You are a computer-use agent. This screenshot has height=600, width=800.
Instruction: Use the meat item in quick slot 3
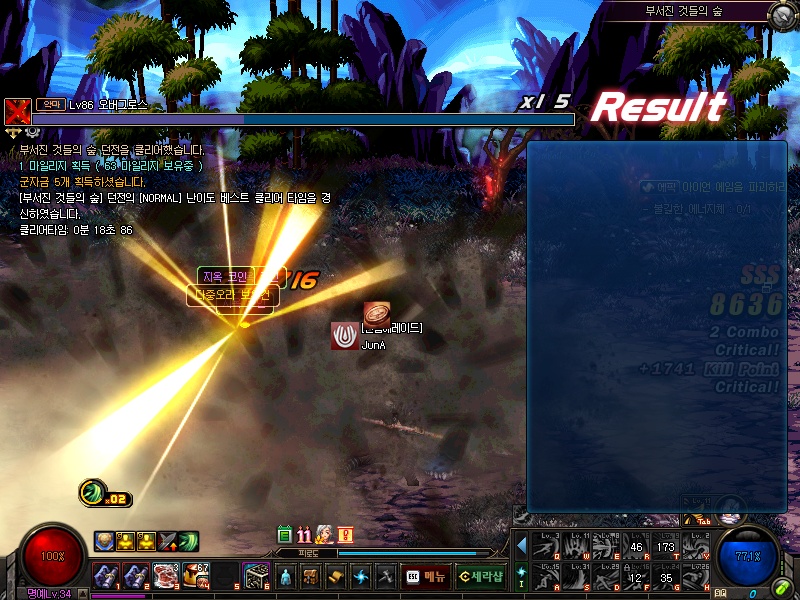(165, 576)
